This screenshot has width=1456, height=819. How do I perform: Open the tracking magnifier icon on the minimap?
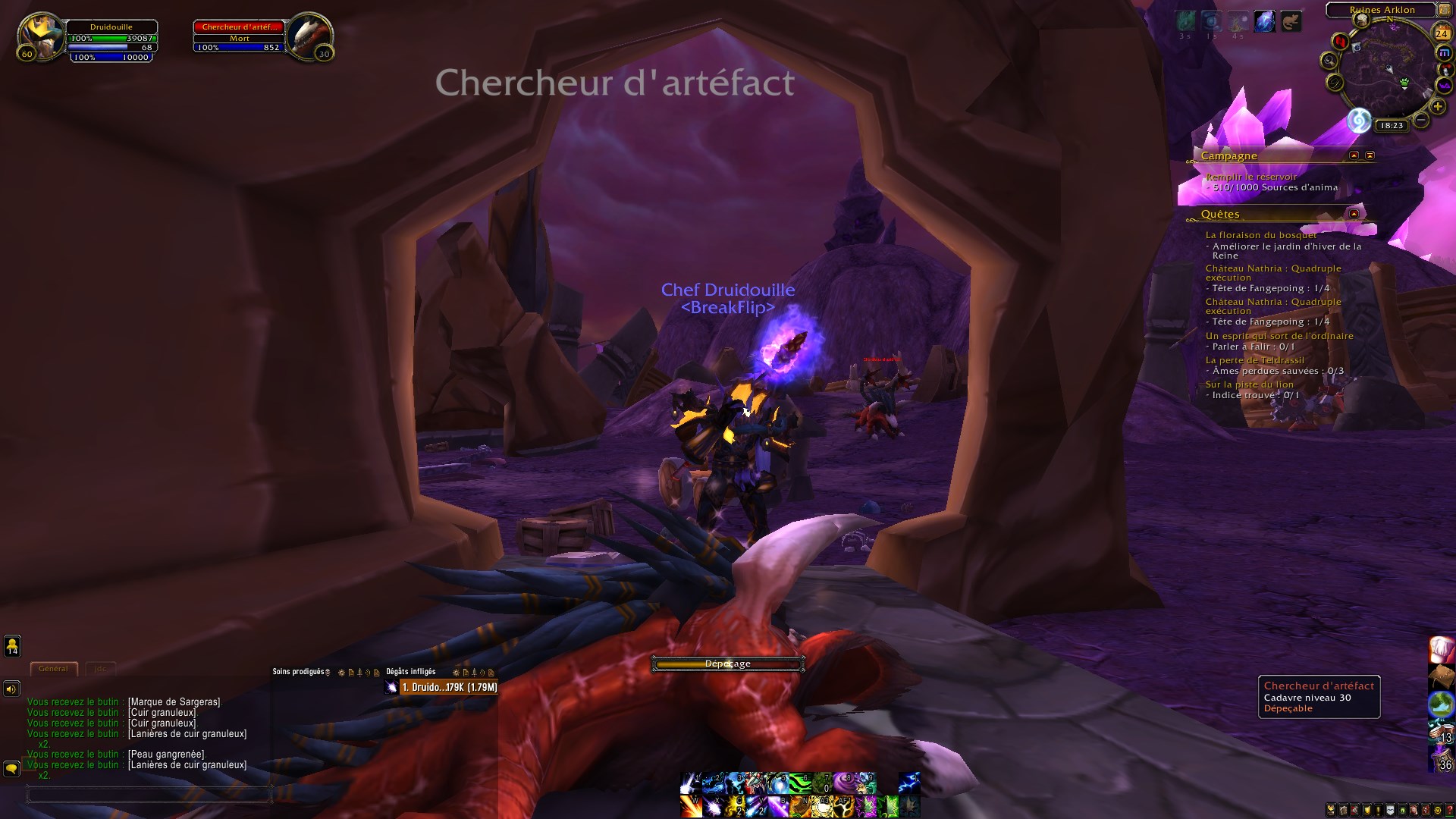1329,61
